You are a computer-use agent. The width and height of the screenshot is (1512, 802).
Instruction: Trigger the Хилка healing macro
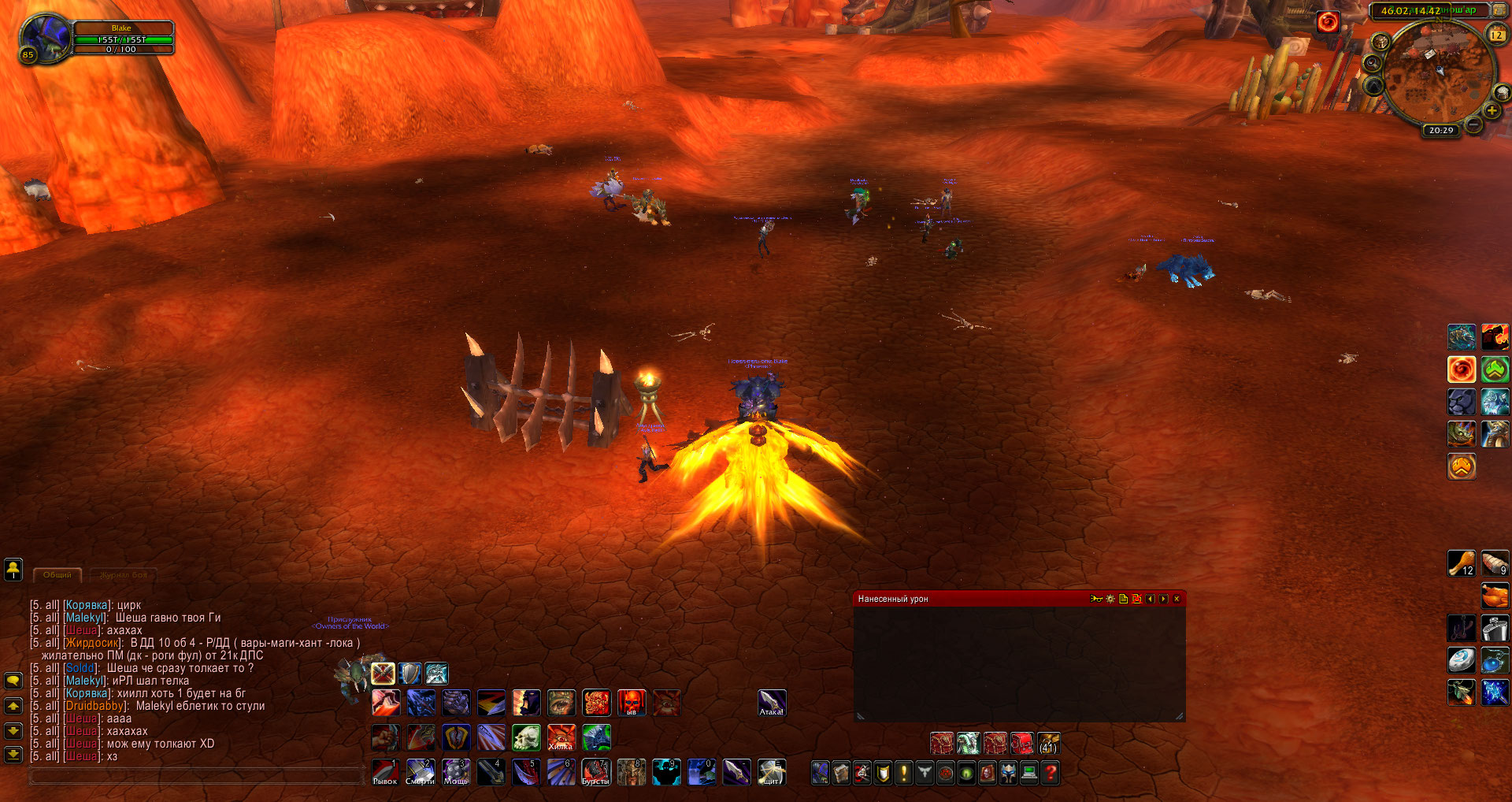coord(561,737)
